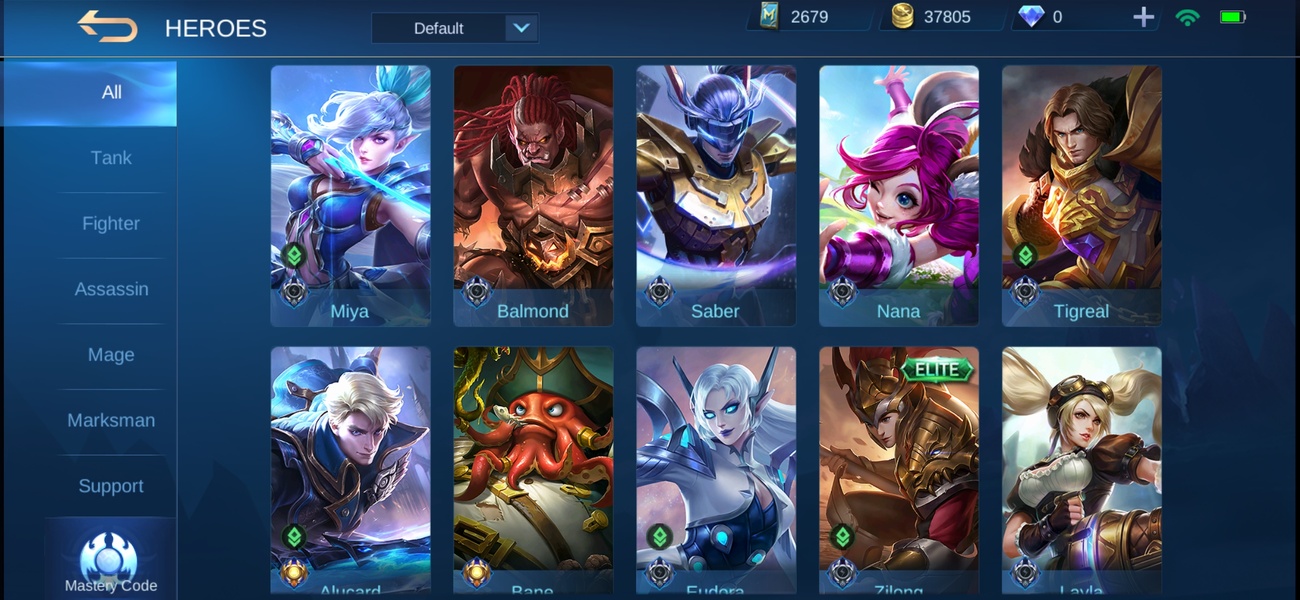The image size is (1300, 600).
Task: Add diamonds with the plus button
Action: pos(1143,17)
